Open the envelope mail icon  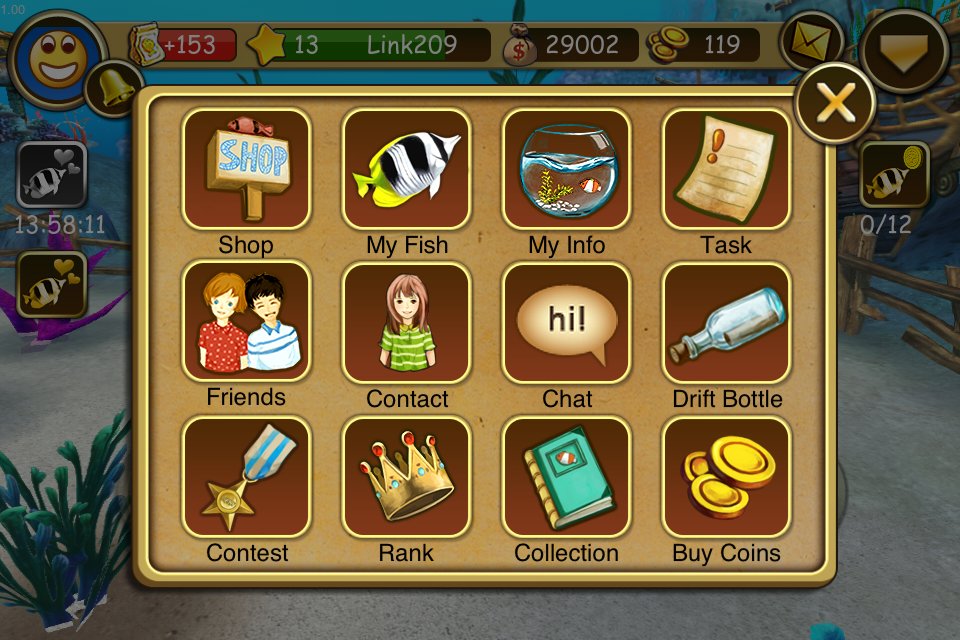coord(812,42)
